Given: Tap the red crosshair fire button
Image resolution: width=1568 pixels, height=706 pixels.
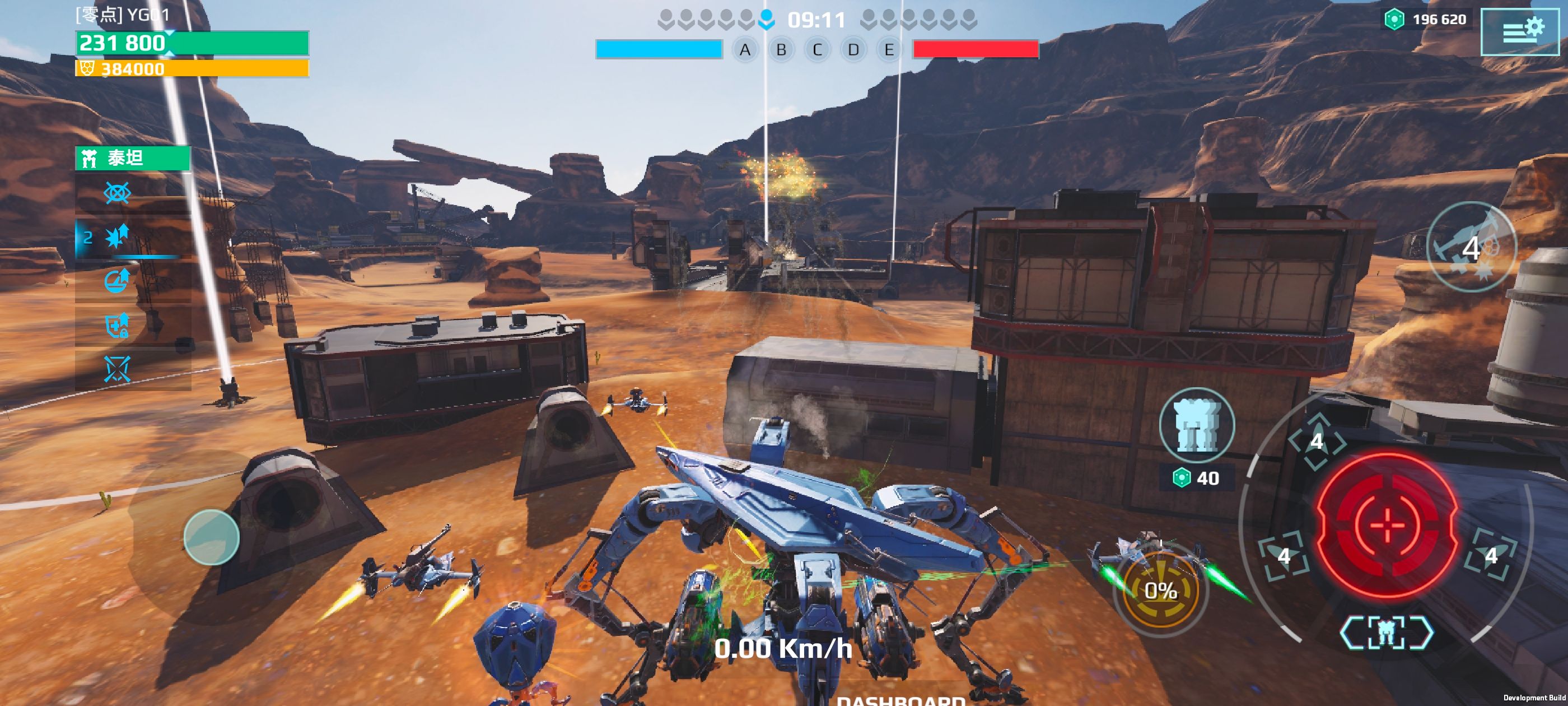Looking at the screenshot, I should coord(1387,524).
